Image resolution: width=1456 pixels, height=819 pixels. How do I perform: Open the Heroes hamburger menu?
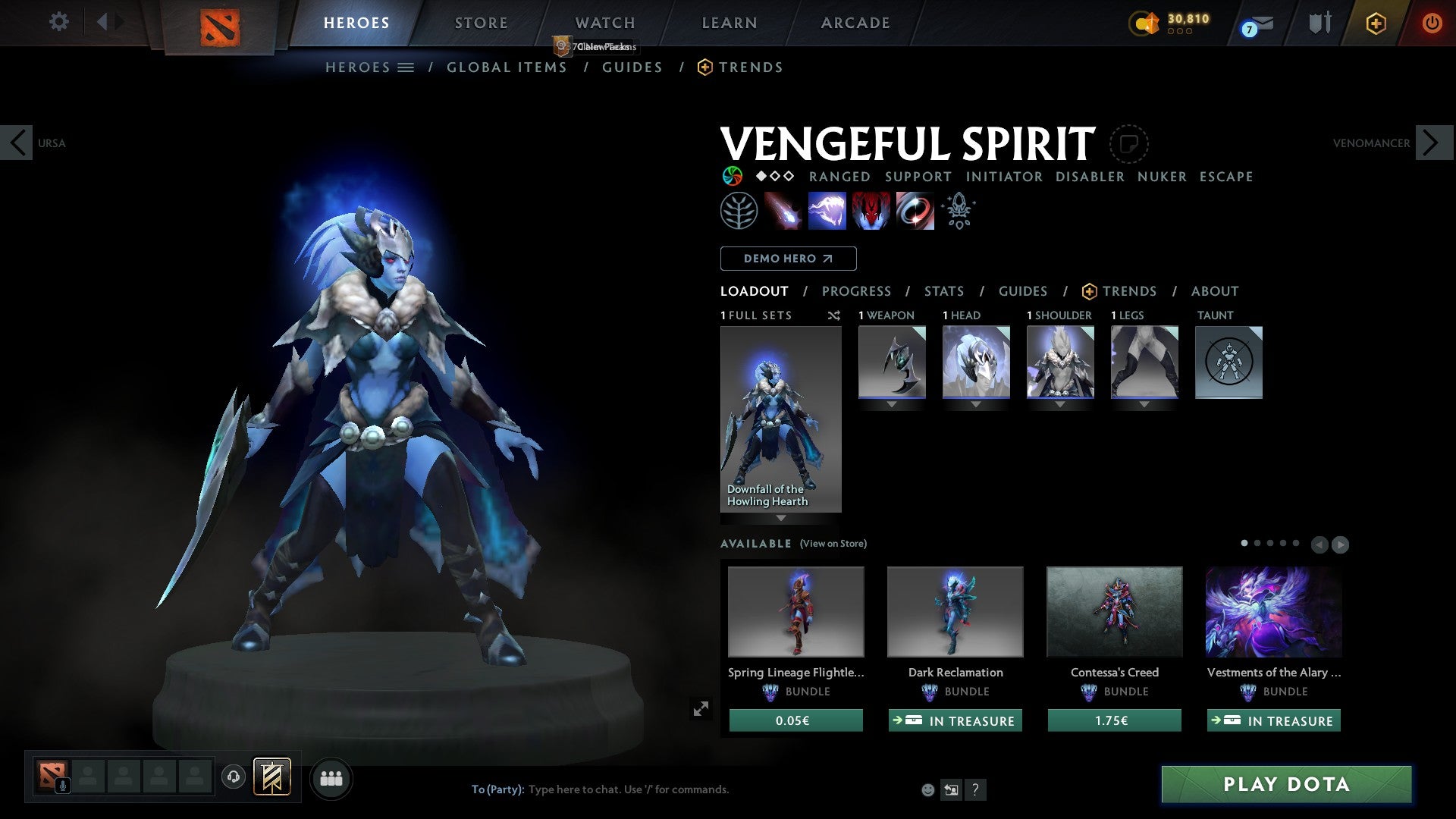point(407,67)
